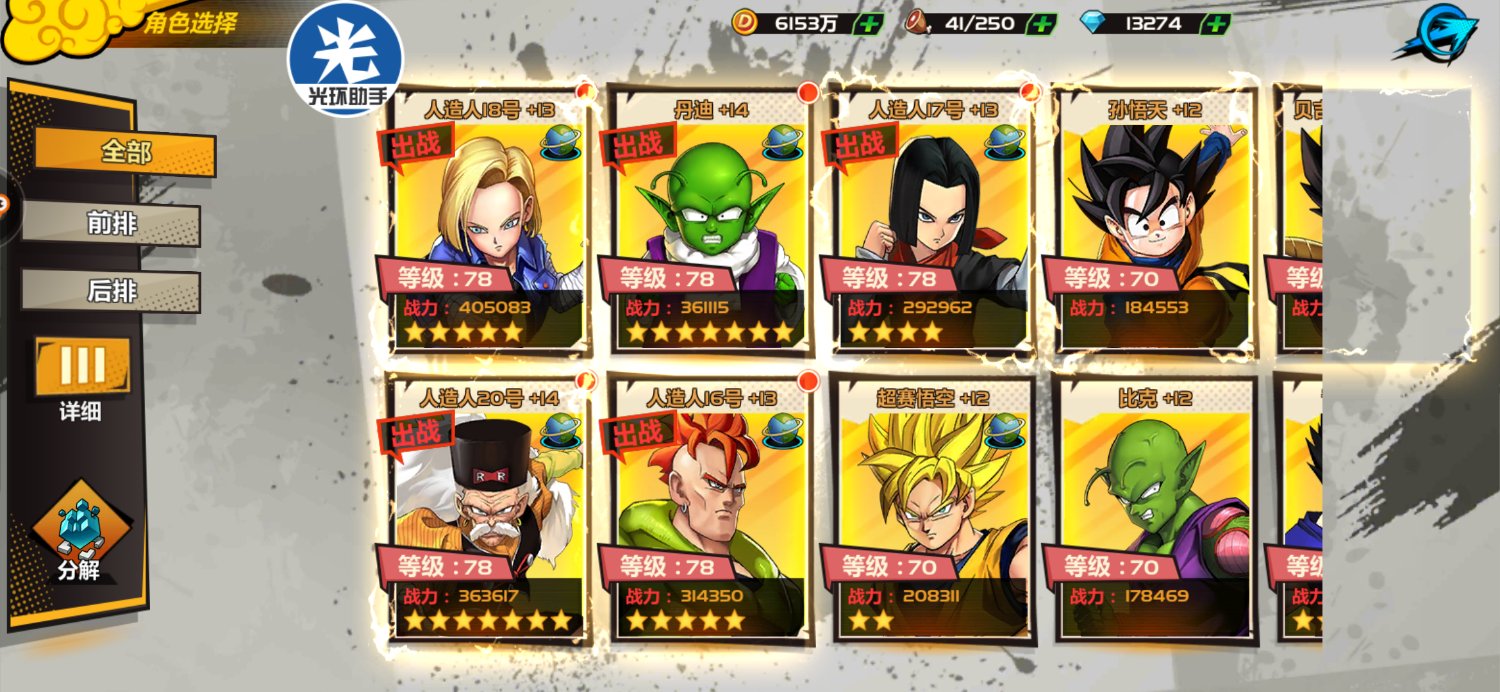Choose the 后排 filter tab

click(111, 291)
